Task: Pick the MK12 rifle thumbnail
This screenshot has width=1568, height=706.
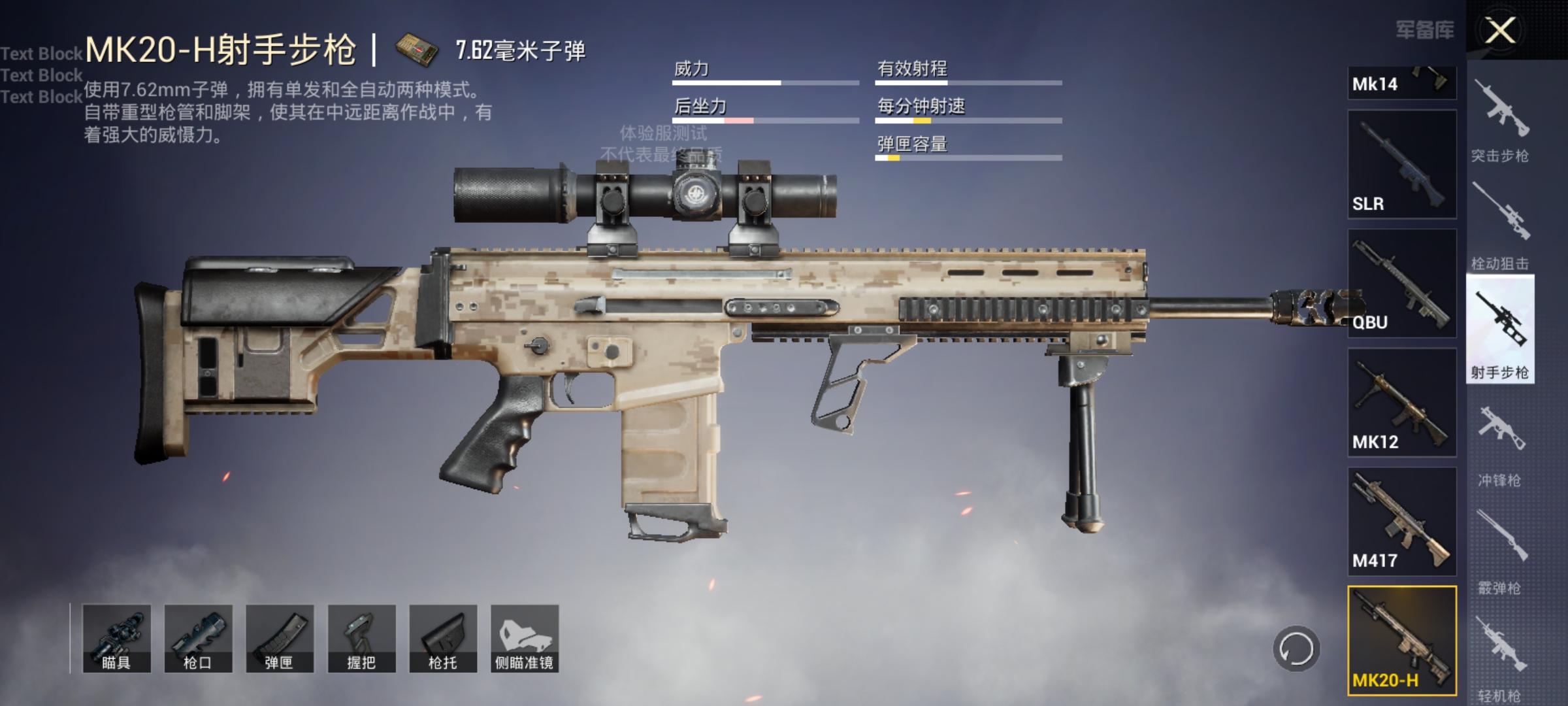Action: point(1402,402)
